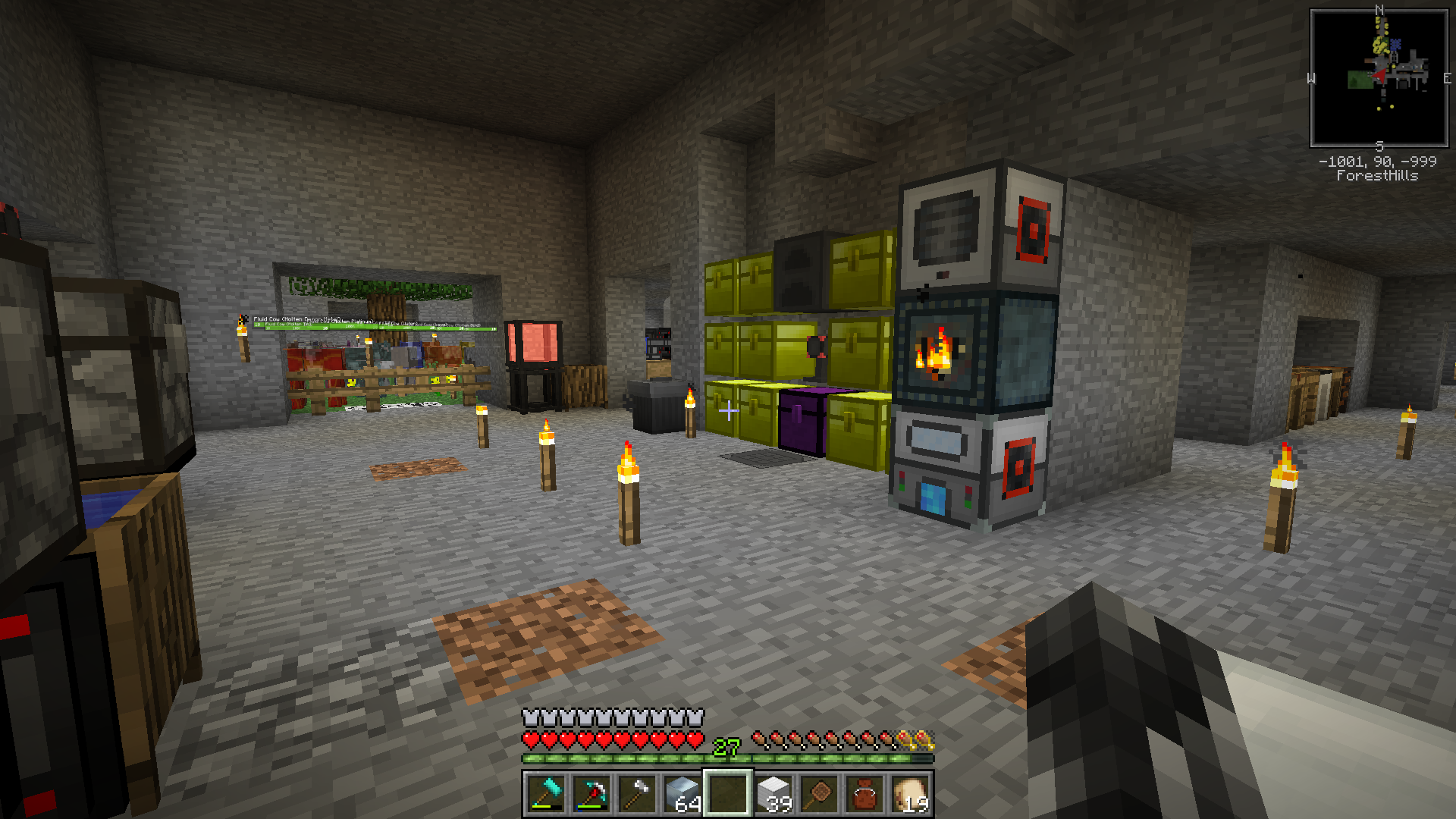This screenshot has height=819, width=1456.
Task: Select the red-headed pickaxe hotbar slot
Action: click(x=591, y=794)
